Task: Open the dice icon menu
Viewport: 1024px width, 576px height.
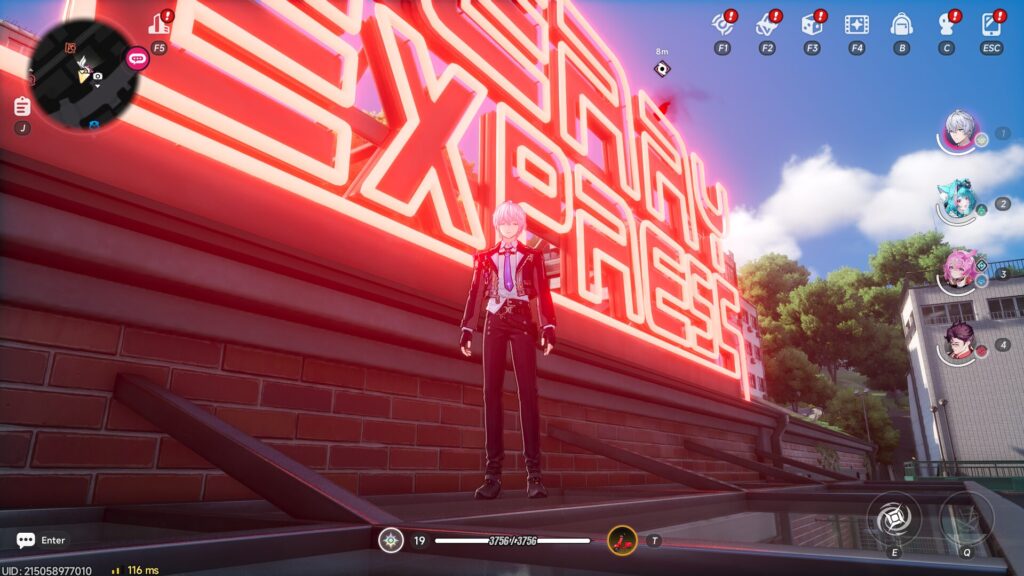Action: (811, 24)
